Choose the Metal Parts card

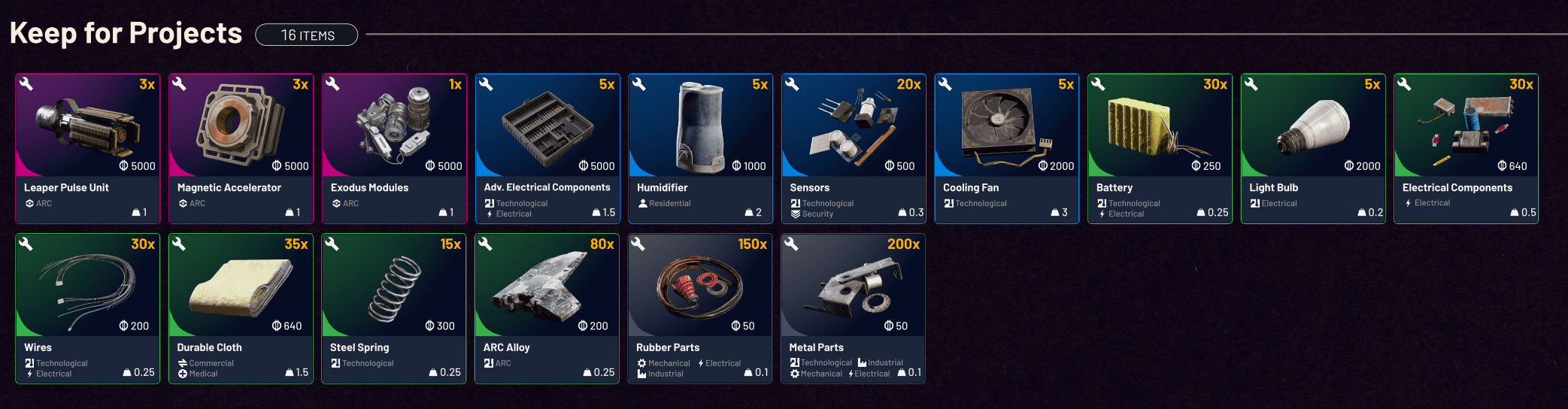click(x=853, y=308)
